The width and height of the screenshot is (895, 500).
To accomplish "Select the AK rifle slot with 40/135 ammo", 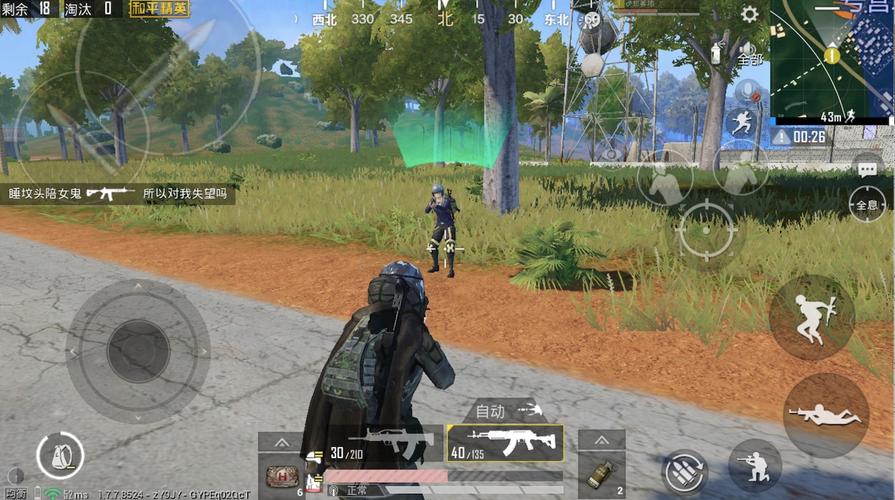I will coord(505,442).
